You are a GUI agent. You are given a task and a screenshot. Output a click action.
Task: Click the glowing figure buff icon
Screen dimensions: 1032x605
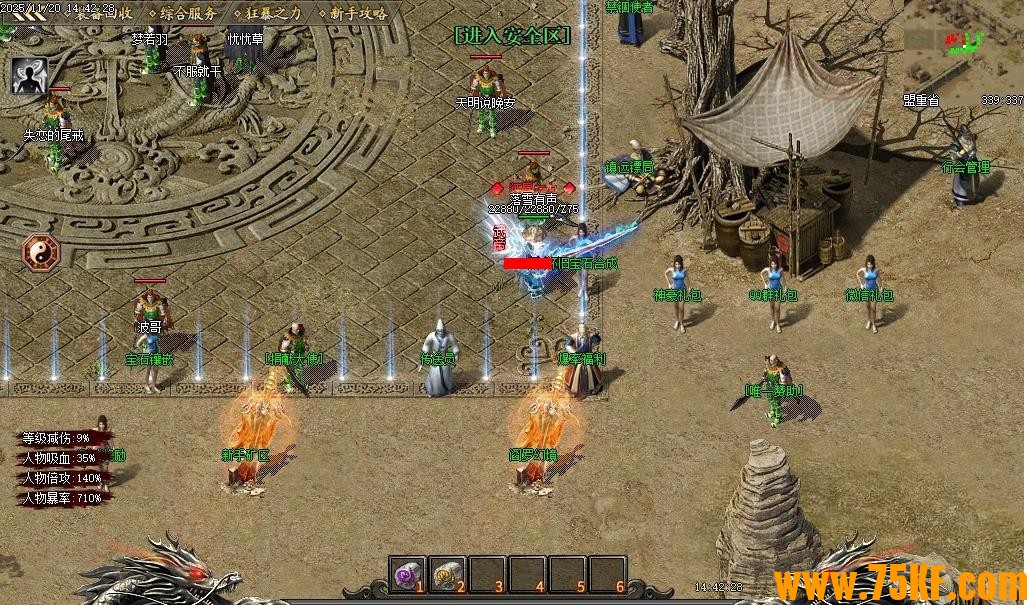coord(30,74)
